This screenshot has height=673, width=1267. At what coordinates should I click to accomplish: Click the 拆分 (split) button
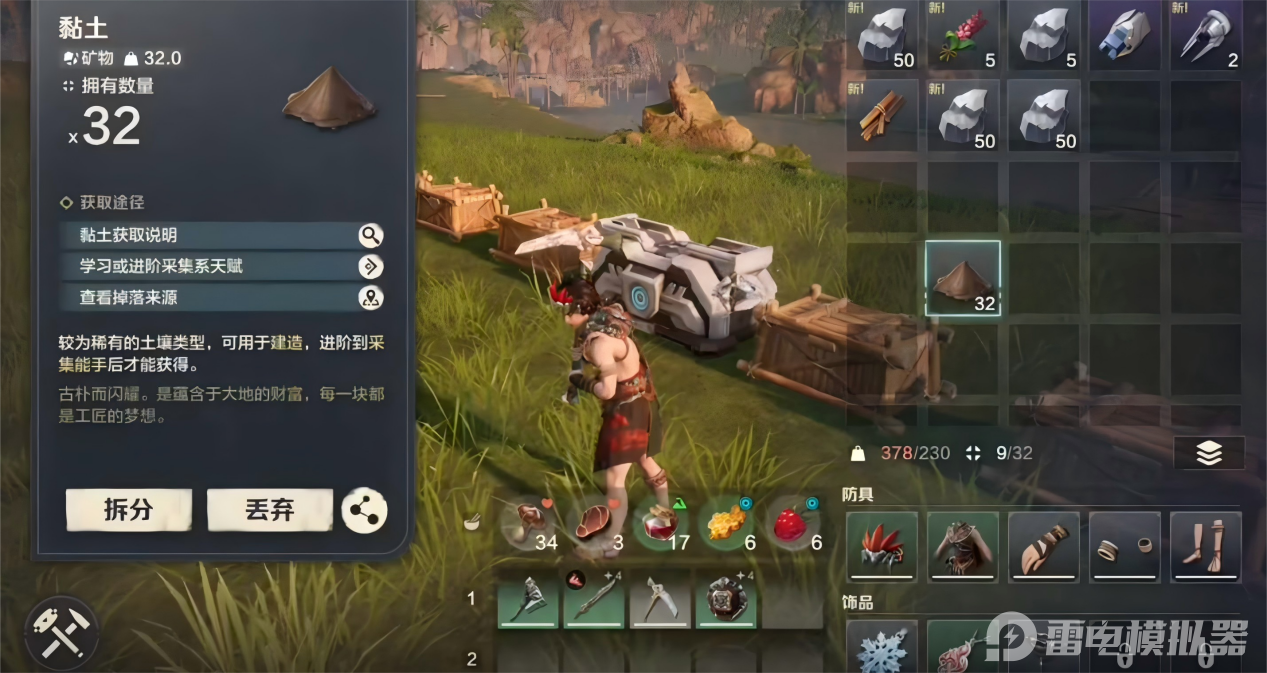(x=128, y=510)
